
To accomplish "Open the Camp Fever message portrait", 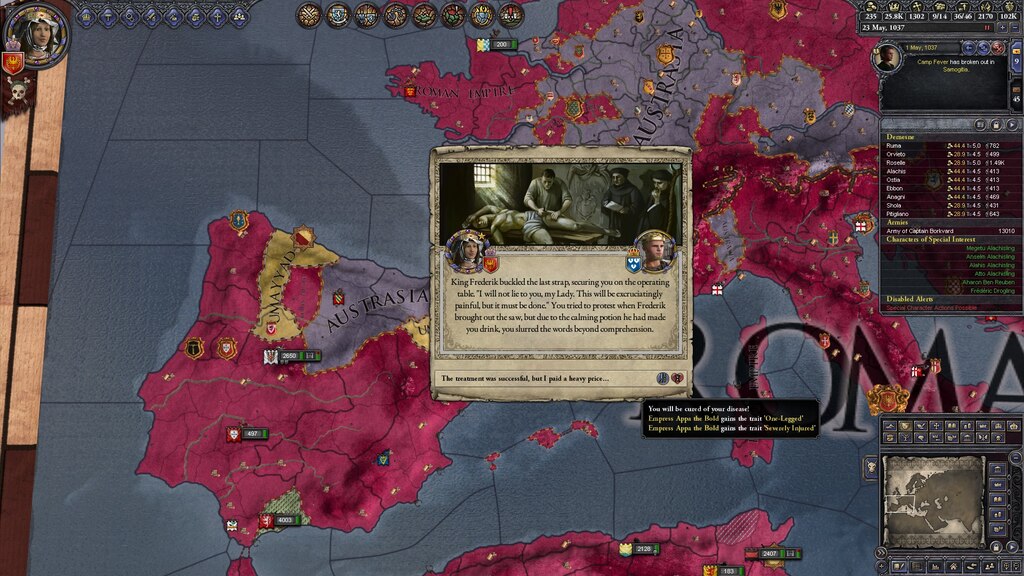I will point(887,58).
